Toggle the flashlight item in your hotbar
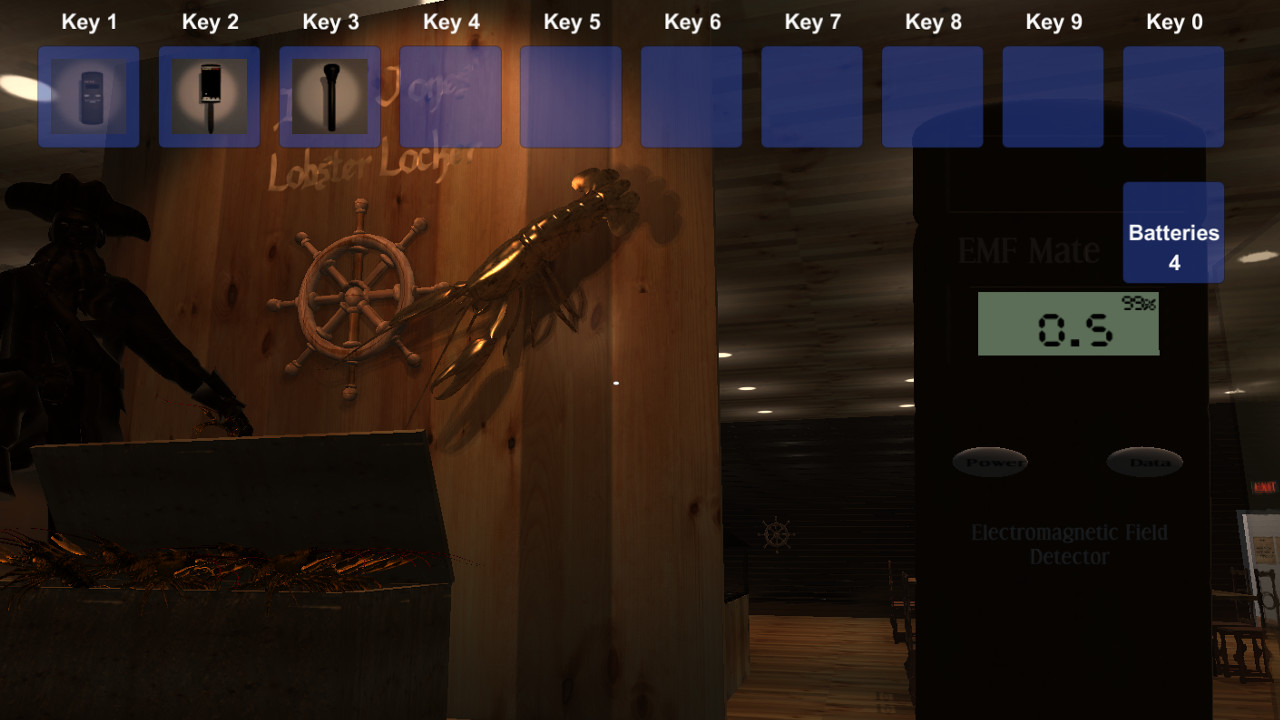The width and height of the screenshot is (1280, 720). tap(330, 95)
